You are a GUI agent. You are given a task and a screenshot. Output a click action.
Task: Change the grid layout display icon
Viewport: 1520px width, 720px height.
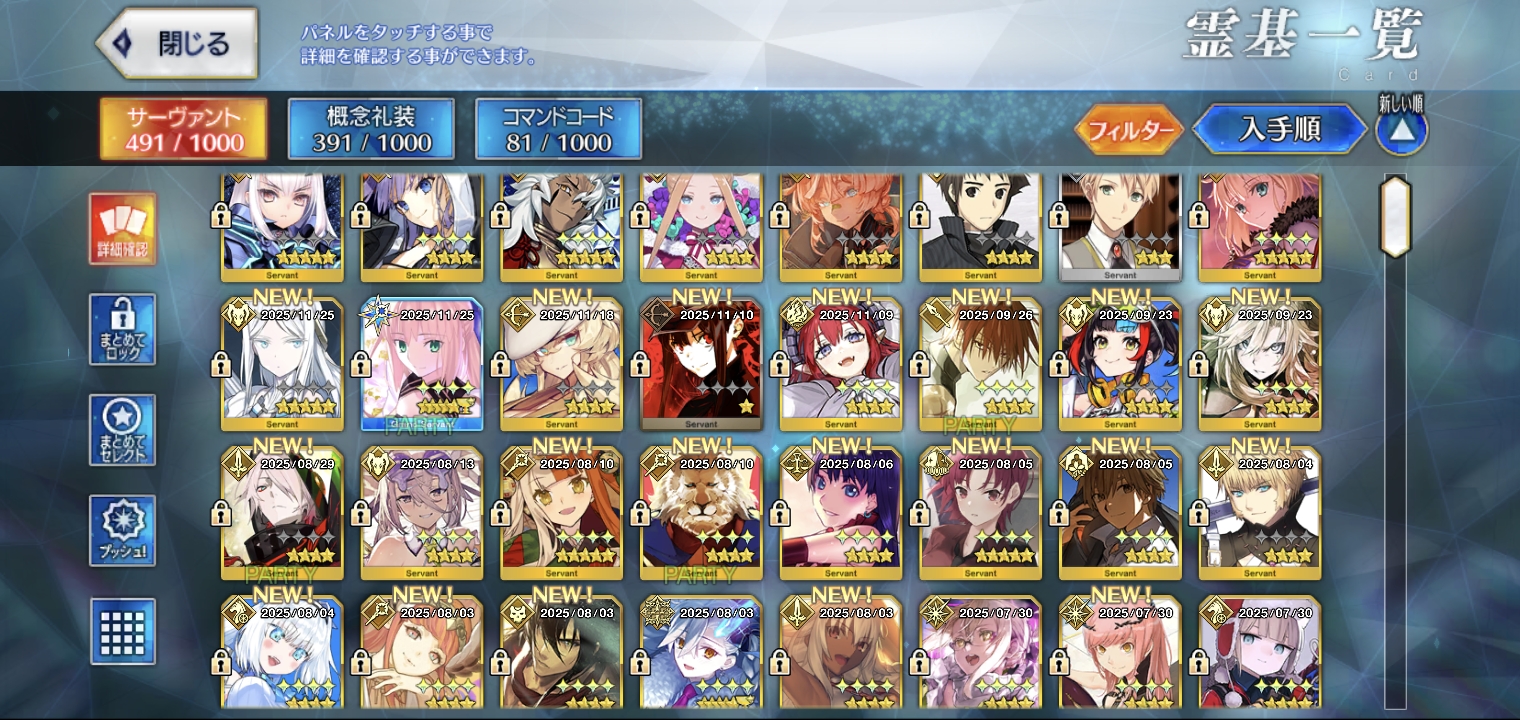tap(122, 631)
